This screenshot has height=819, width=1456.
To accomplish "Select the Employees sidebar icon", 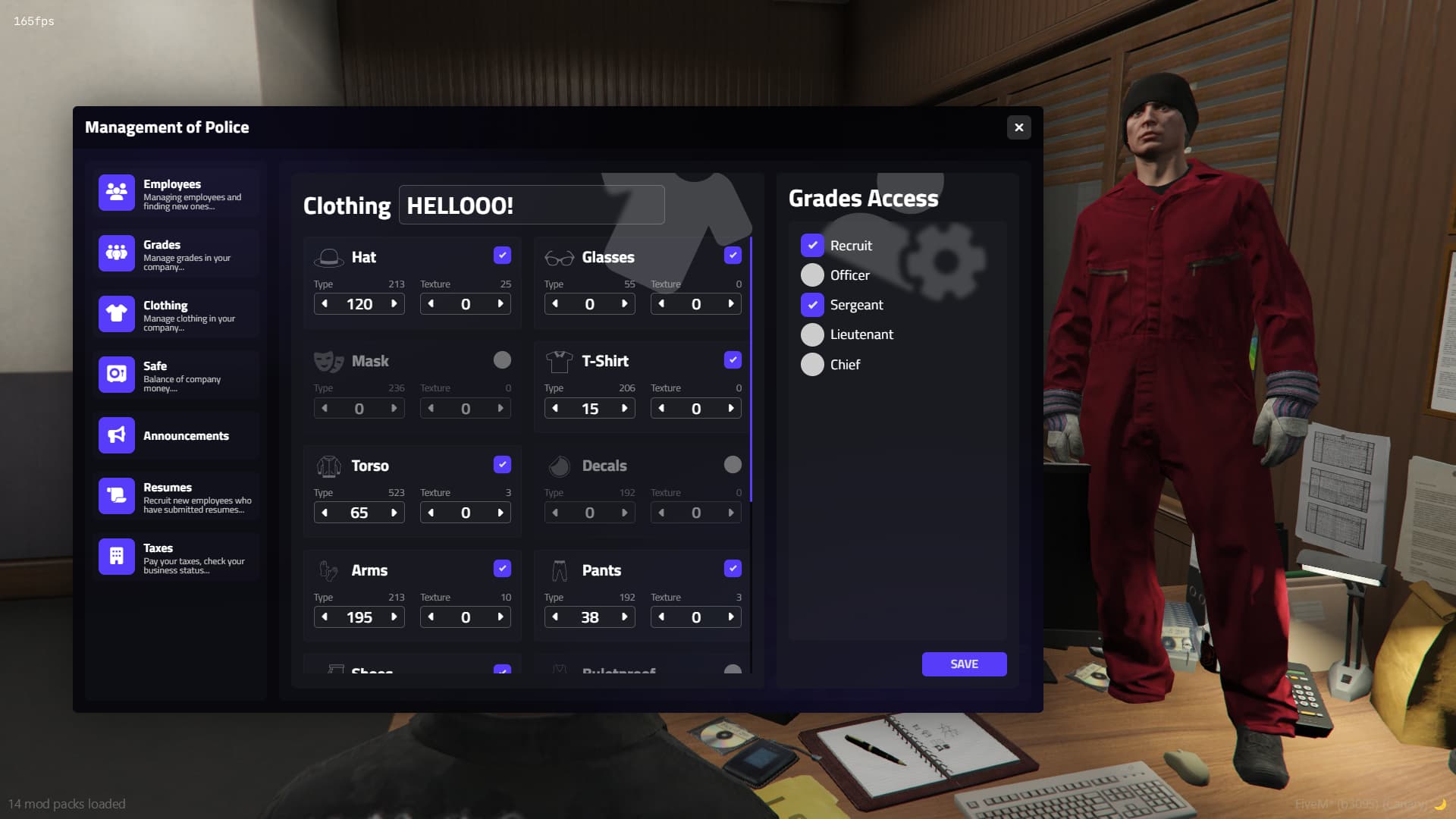I will pos(116,193).
